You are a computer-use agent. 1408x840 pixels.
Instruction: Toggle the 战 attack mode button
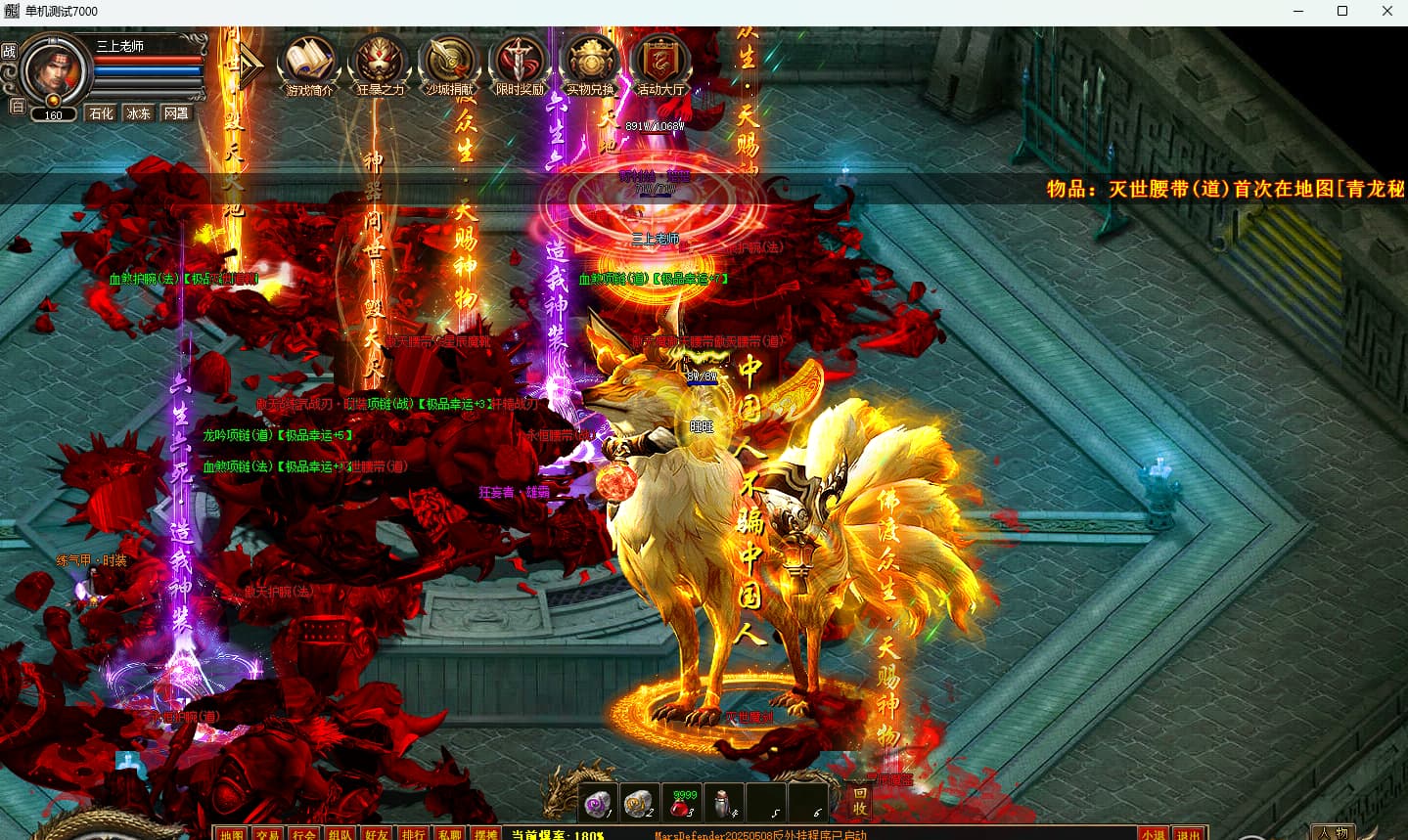[10, 51]
